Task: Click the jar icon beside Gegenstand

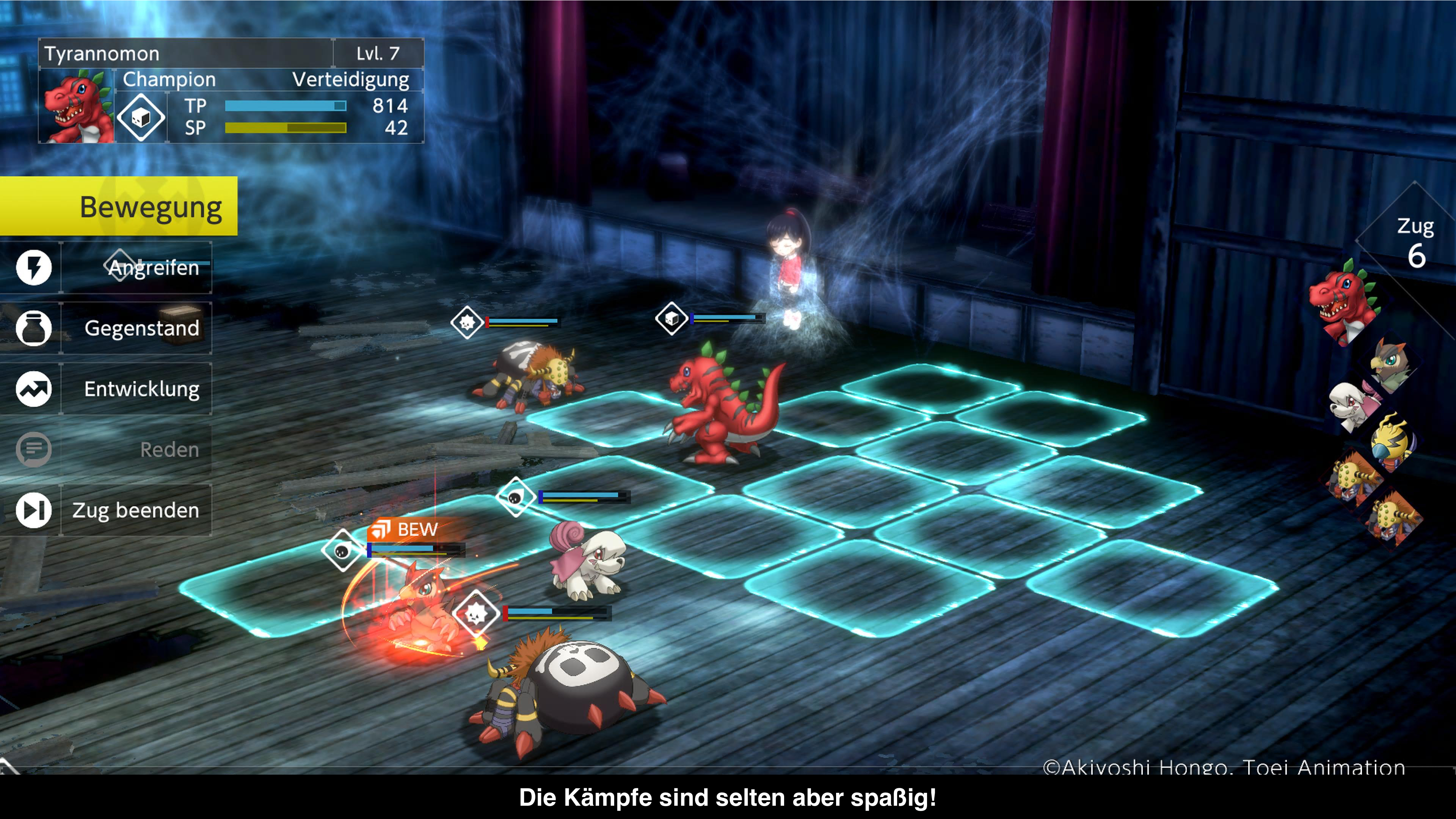Action: 33,328
